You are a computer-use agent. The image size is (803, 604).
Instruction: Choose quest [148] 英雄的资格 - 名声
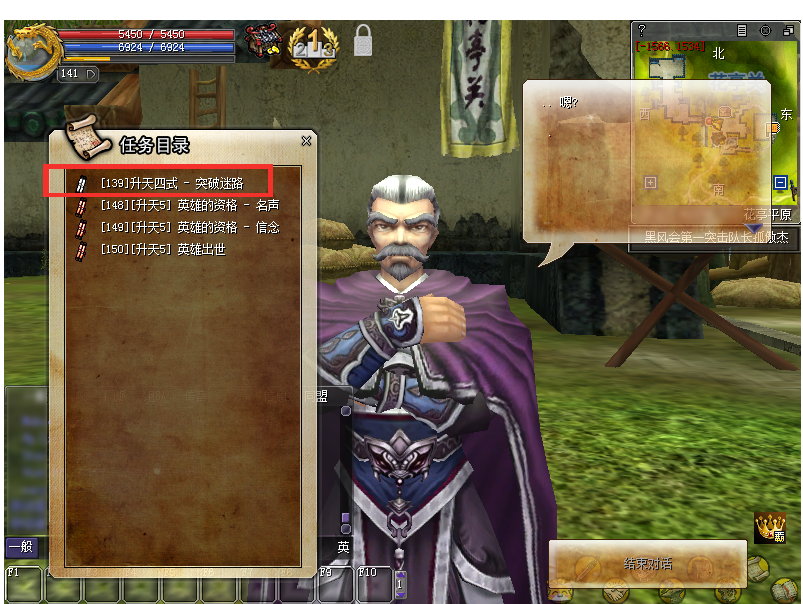click(189, 205)
